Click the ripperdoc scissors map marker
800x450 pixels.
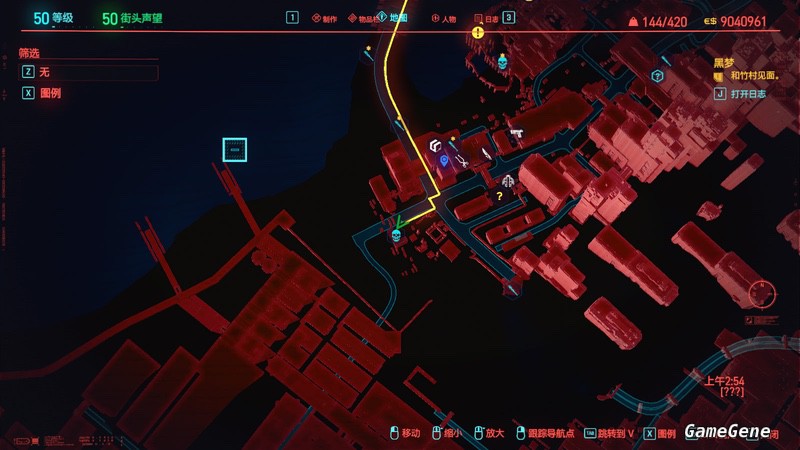tap(462, 159)
